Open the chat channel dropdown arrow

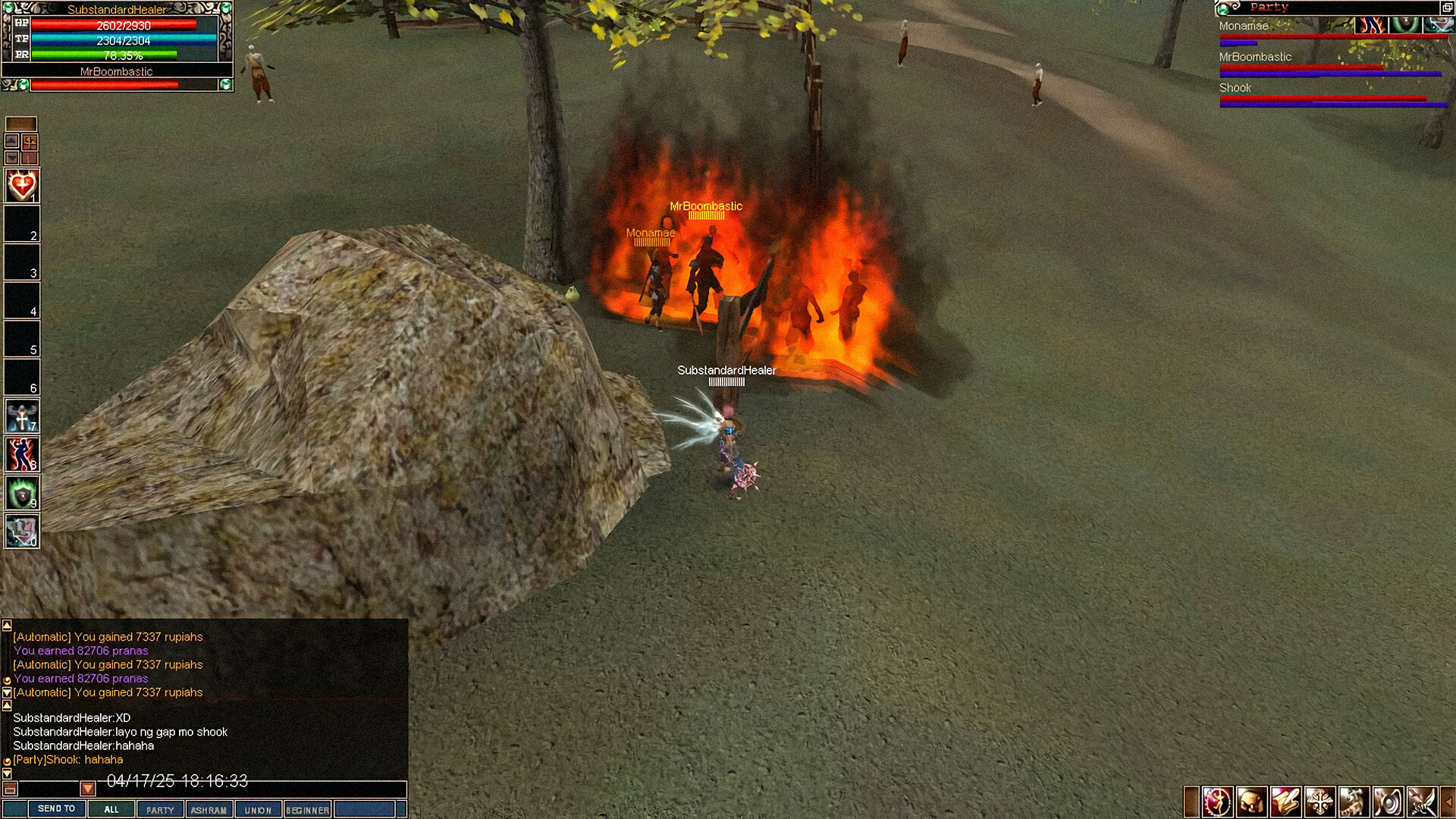(x=88, y=789)
